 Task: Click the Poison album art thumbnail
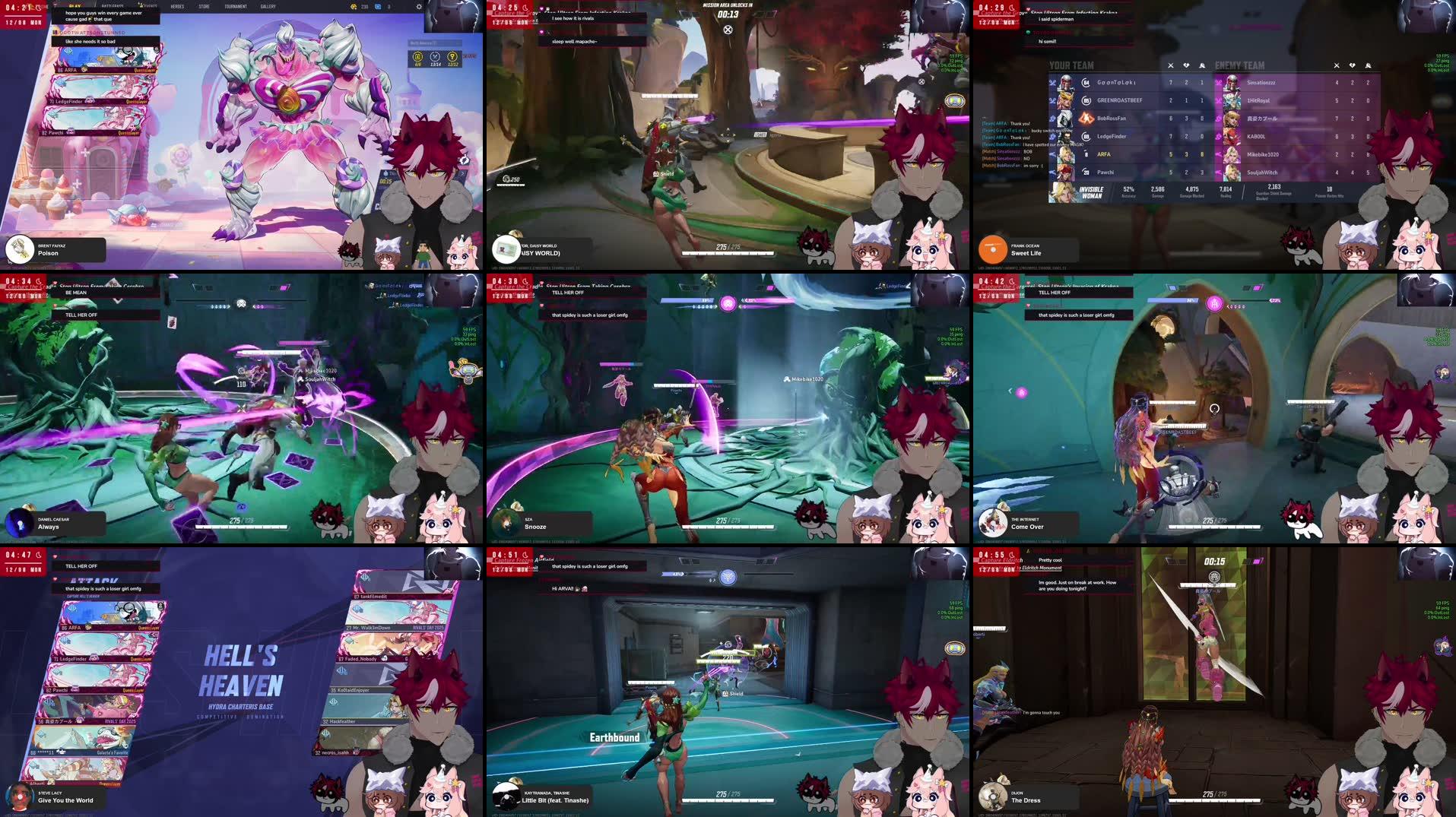click(x=19, y=250)
